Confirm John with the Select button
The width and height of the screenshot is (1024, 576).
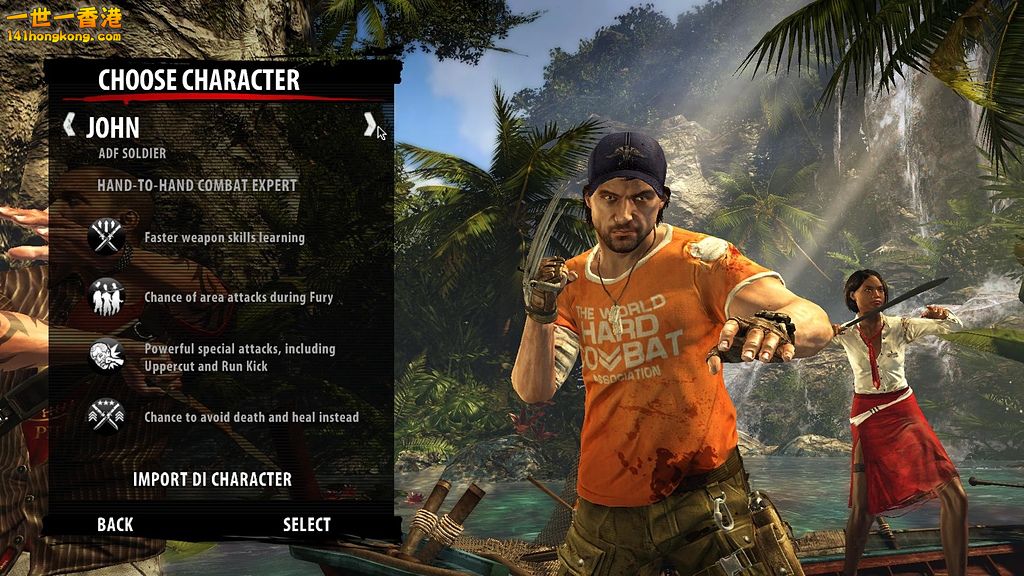pos(306,524)
